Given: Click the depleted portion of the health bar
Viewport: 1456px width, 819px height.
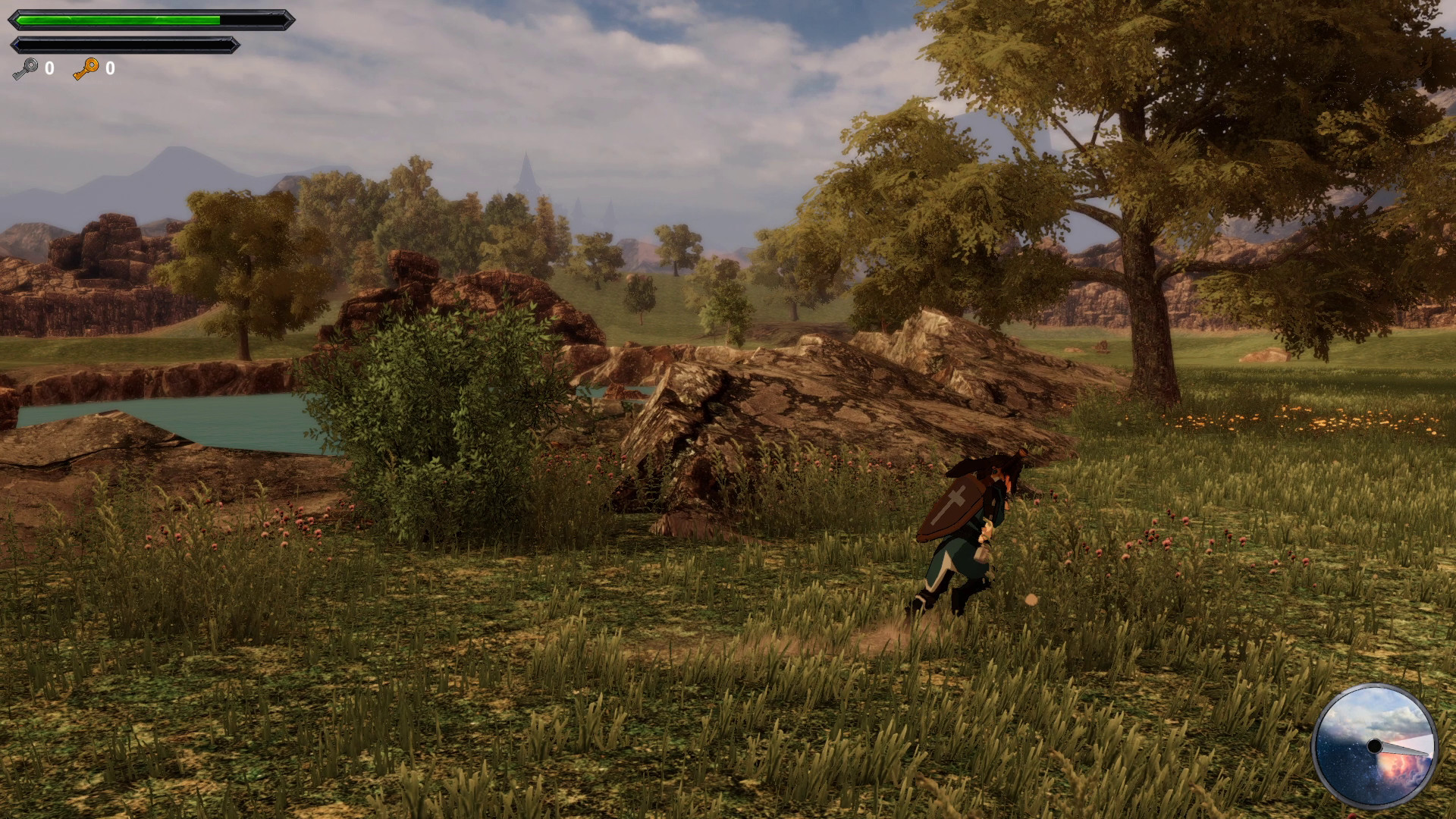Looking at the screenshot, I should [250, 20].
